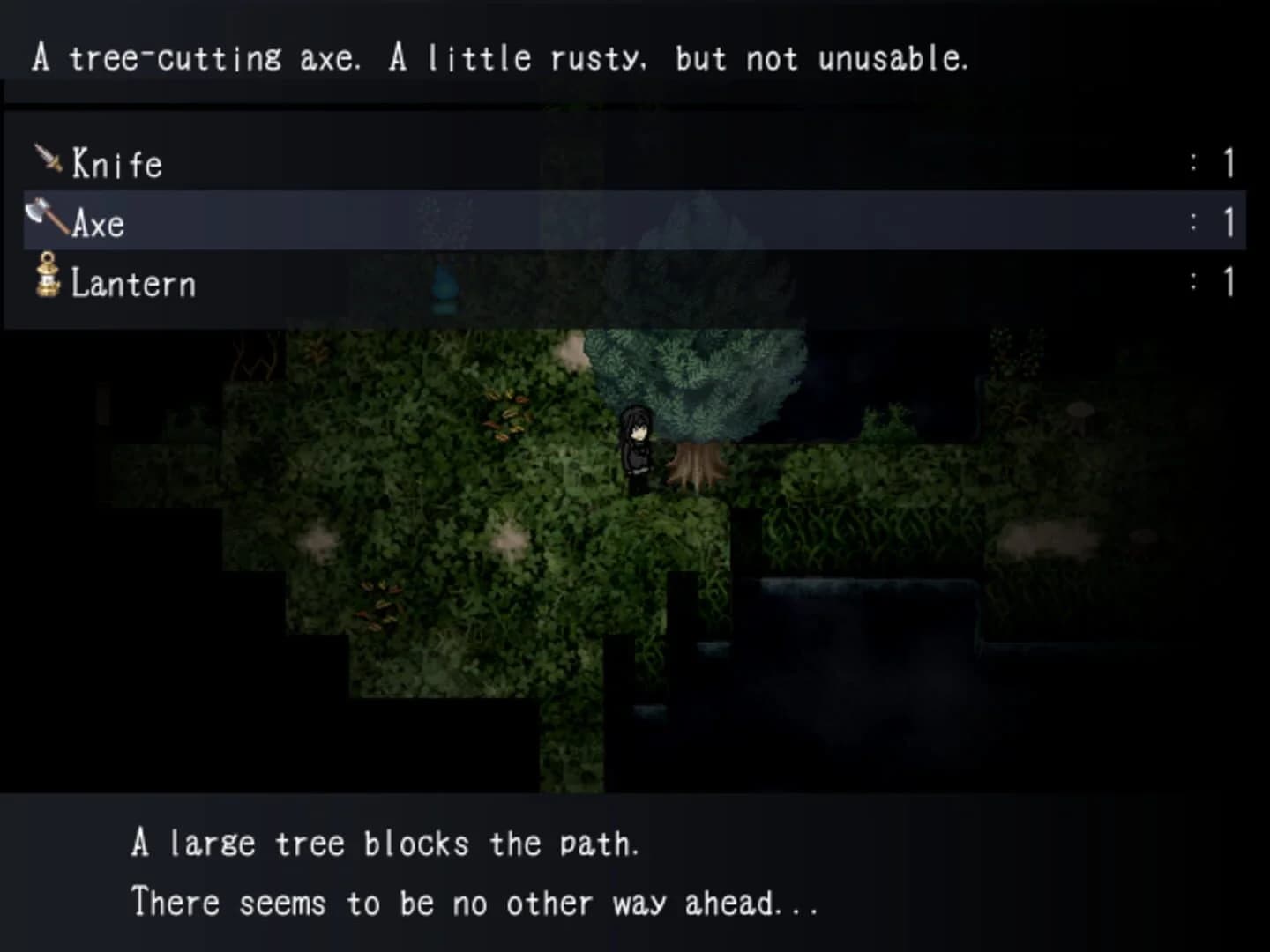Viewport: 1270px width, 952px height.
Task: Click the 'A large tree blocks the path' text
Action: pyautogui.click(x=386, y=842)
